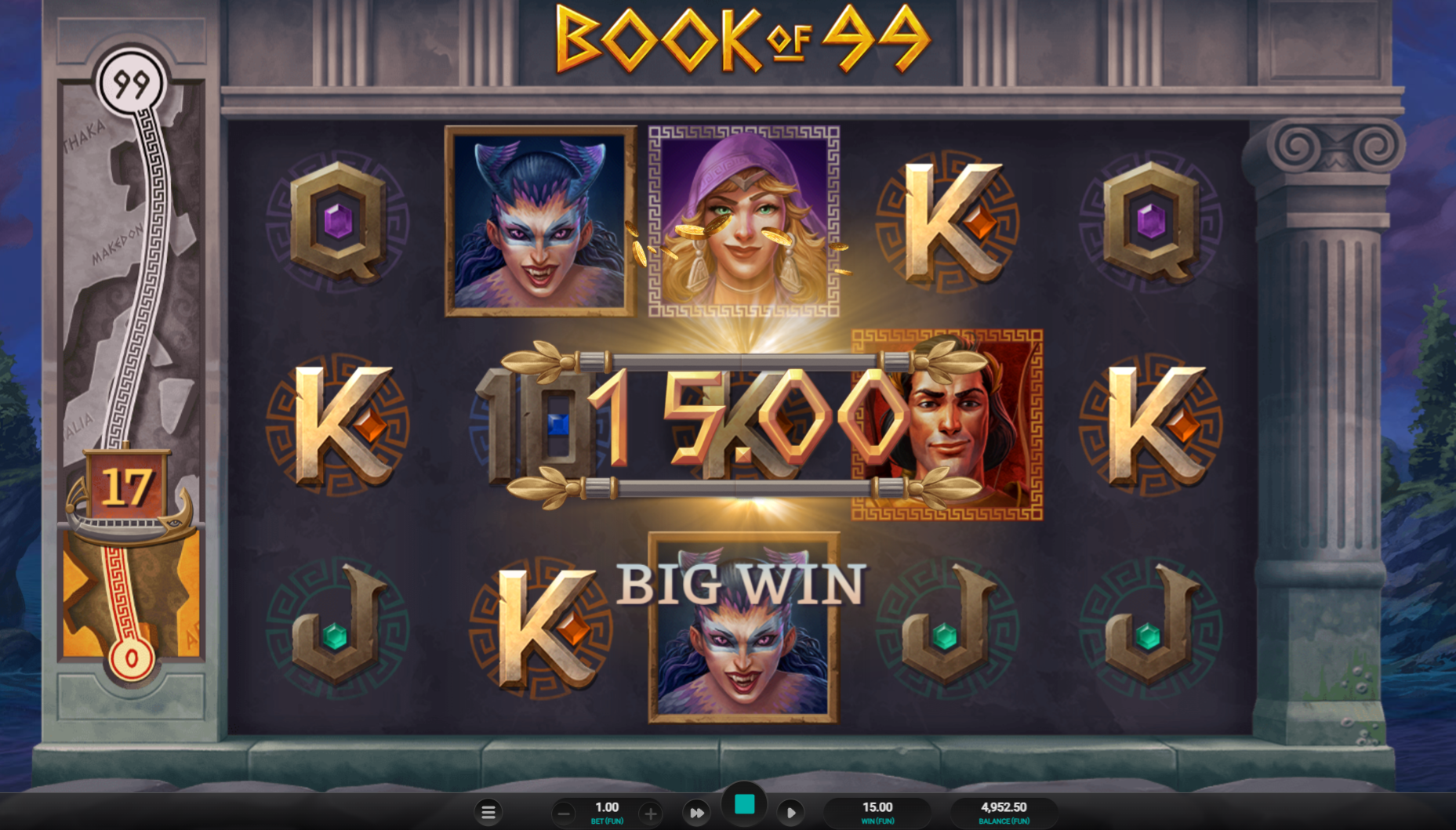Increase the bet with the plus button
Viewport: 1456px width, 830px height.
650,814
